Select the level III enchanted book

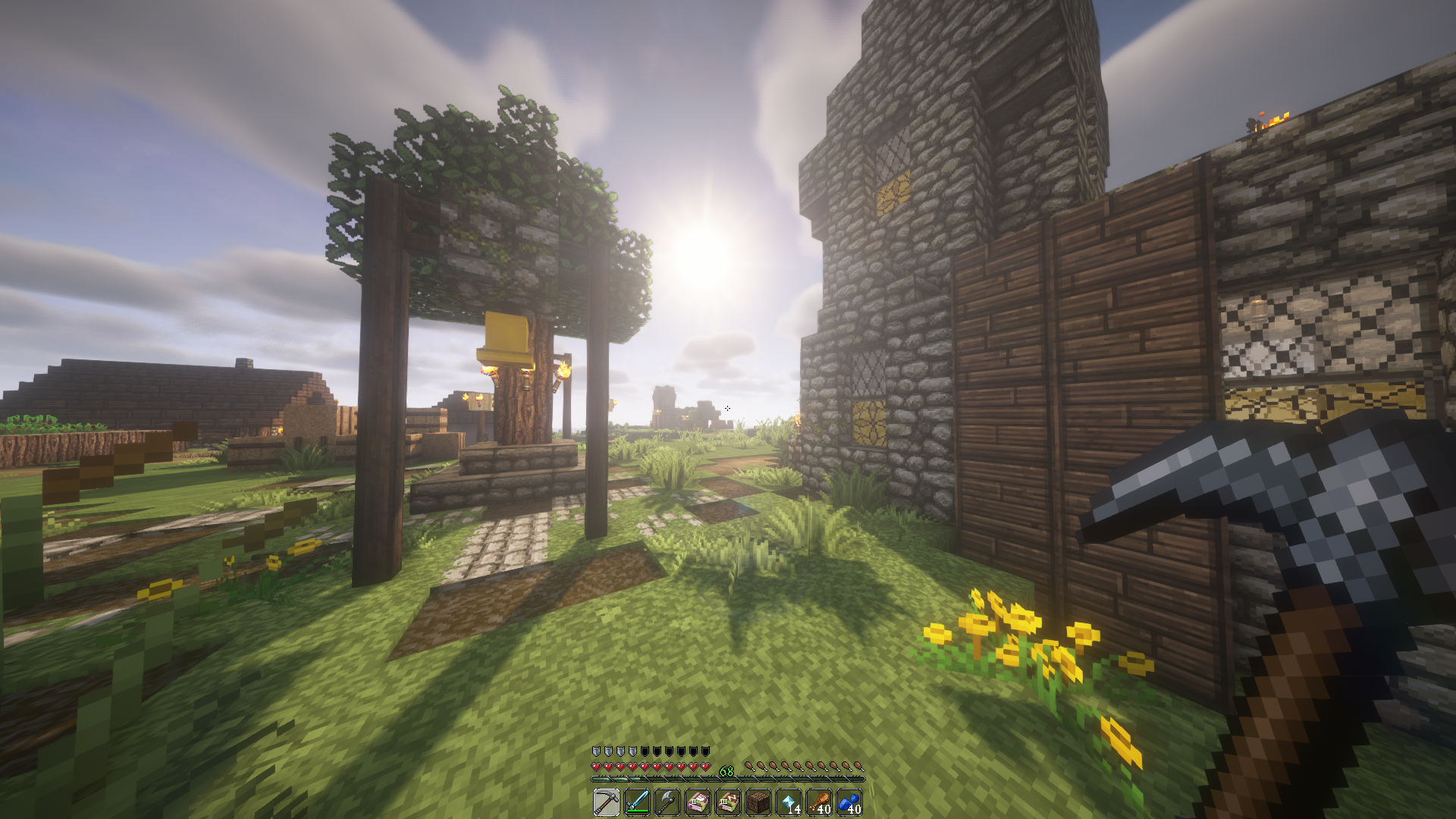tap(728, 803)
